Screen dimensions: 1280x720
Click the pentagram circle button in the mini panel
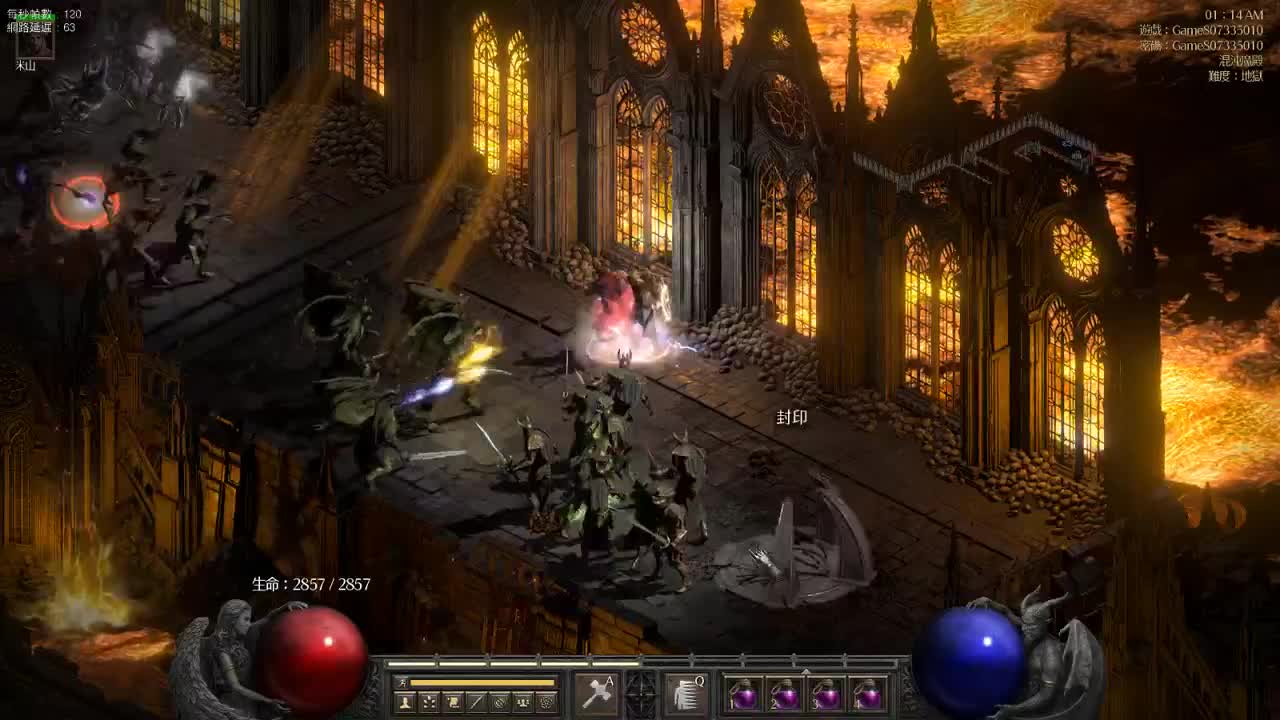coord(546,702)
